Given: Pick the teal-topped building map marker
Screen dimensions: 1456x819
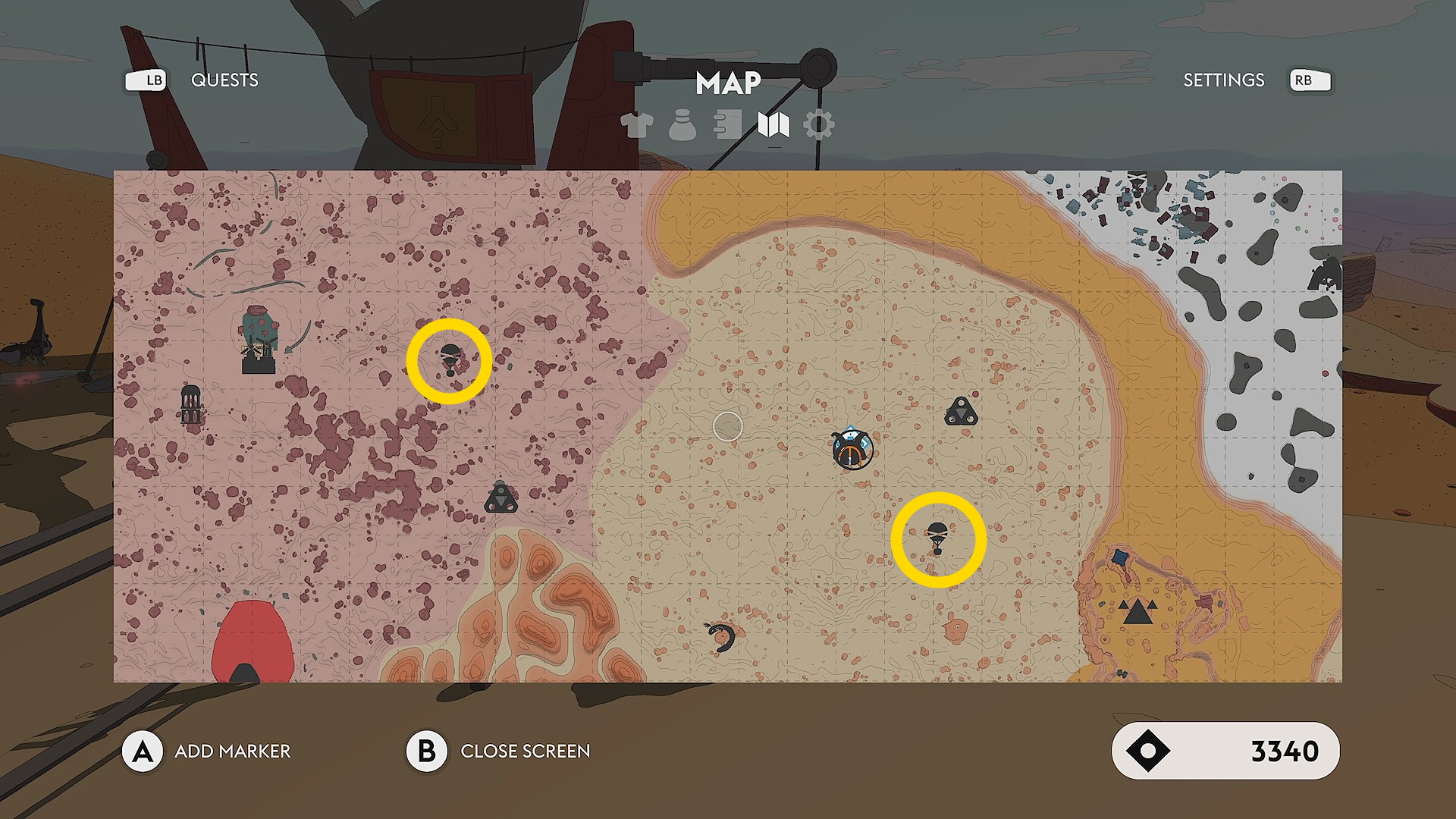Looking at the screenshot, I should tap(259, 339).
